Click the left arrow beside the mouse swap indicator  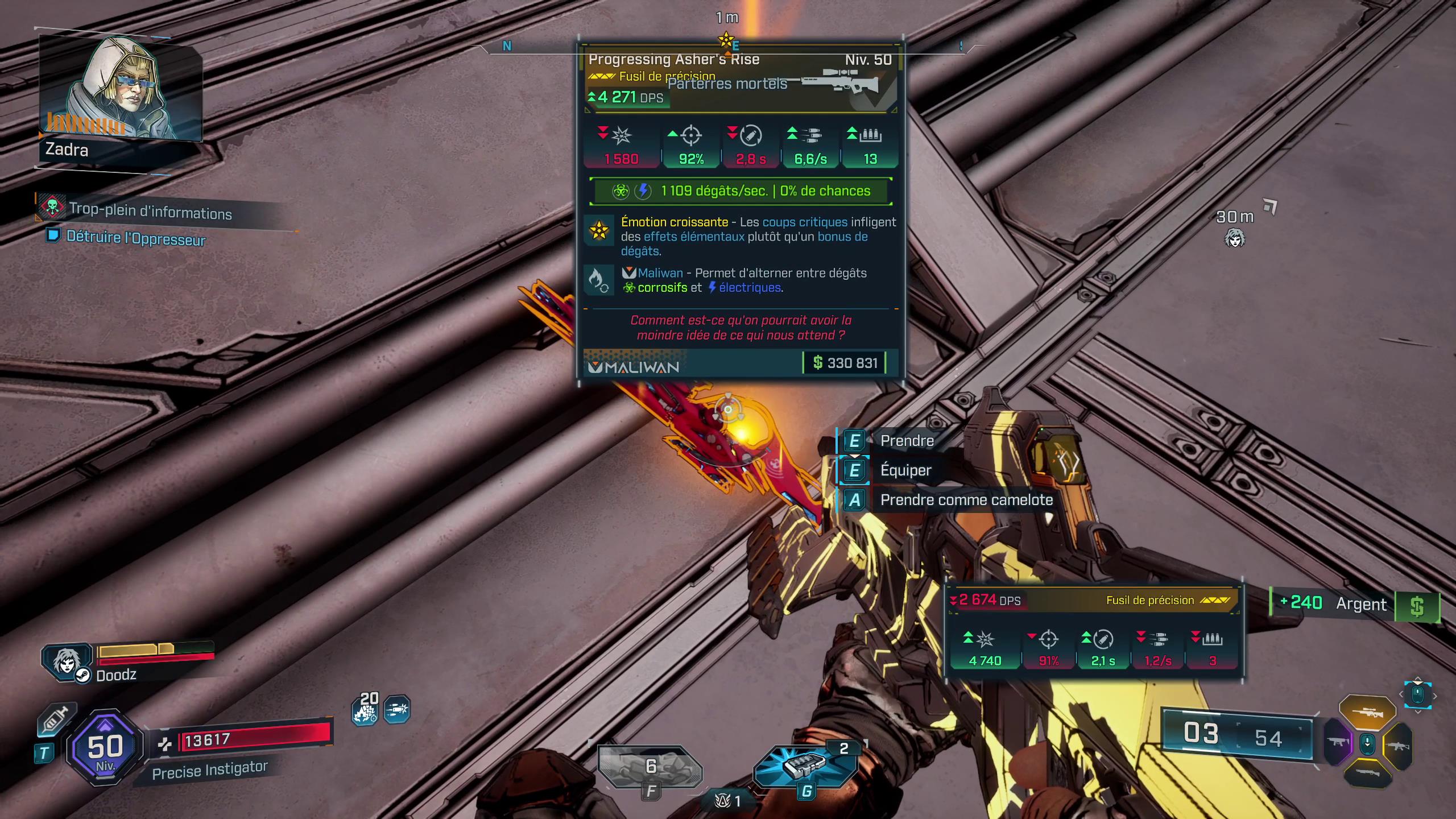(1401, 695)
